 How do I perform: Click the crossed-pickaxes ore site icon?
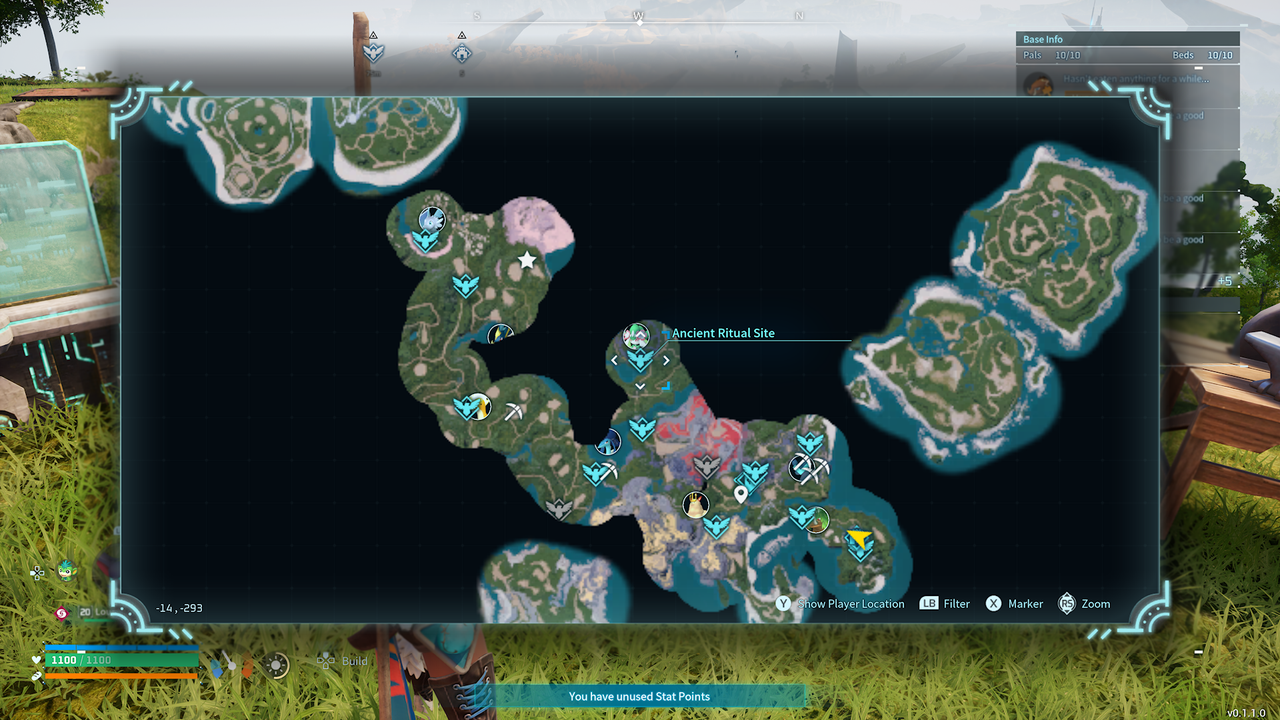click(810, 468)
